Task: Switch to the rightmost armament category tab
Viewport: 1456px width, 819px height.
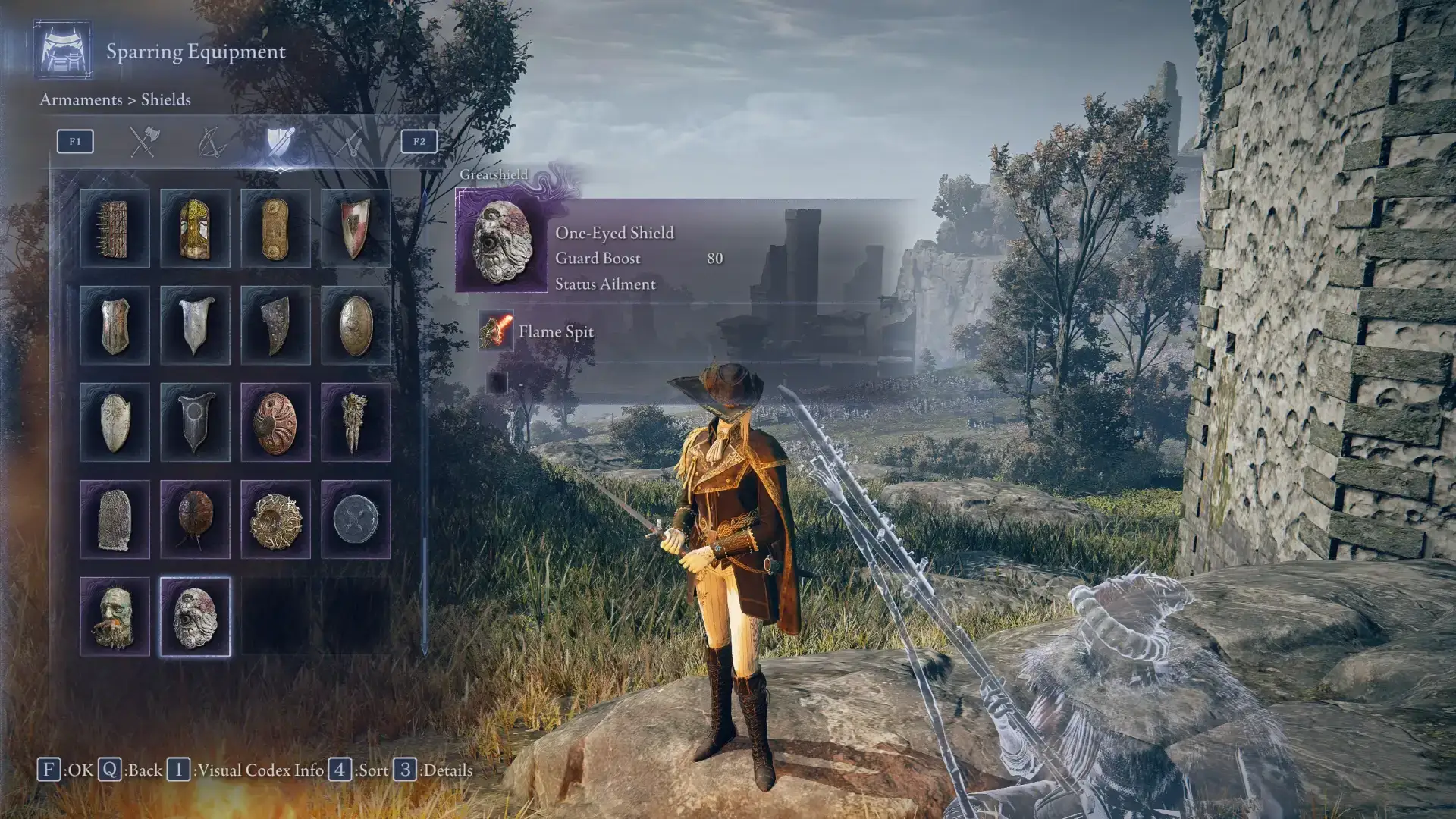Action: 349,142
